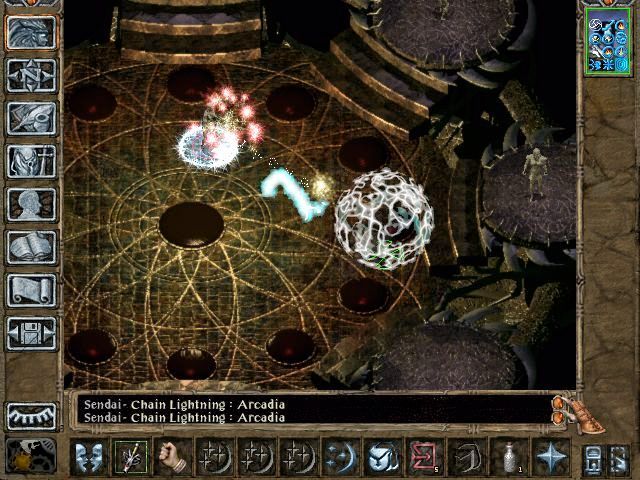Select the highlighted weapon slot
The height and width of the screenshot is (480, 640).
(x=129, y=457)
